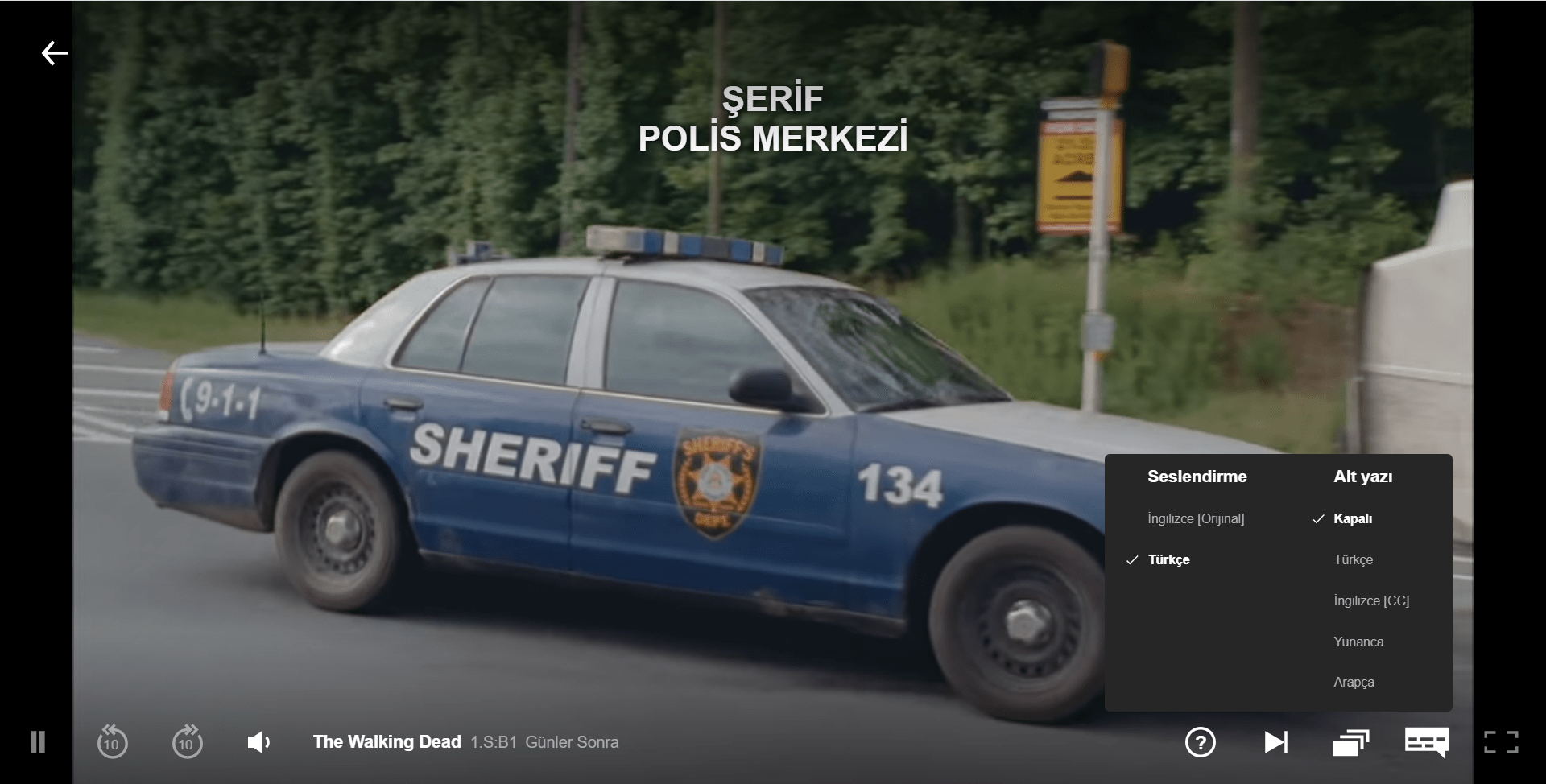Select Türkçe subtitles

pyautogui.click(x=1353, y=559)
